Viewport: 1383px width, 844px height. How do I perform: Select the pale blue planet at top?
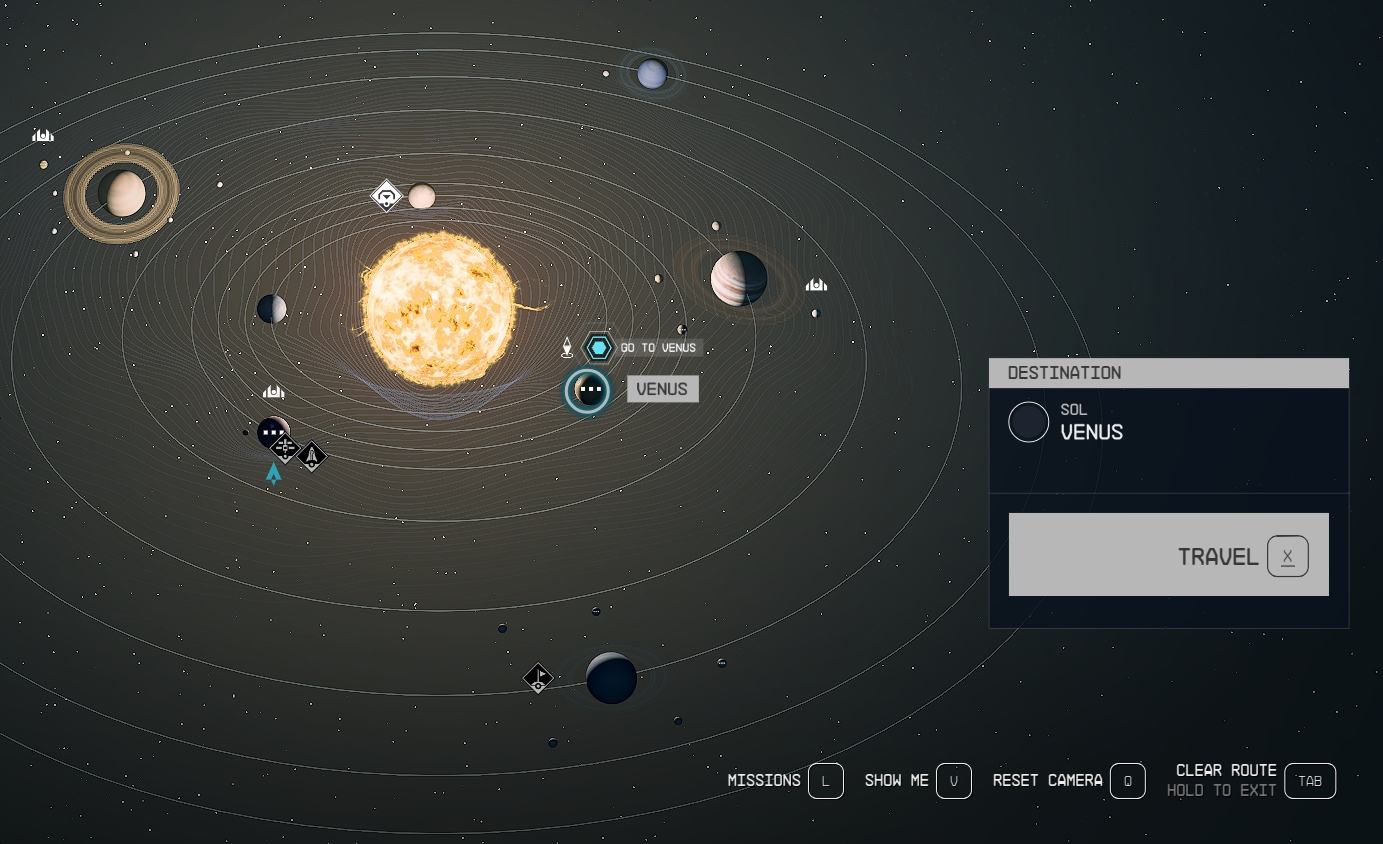652,73
